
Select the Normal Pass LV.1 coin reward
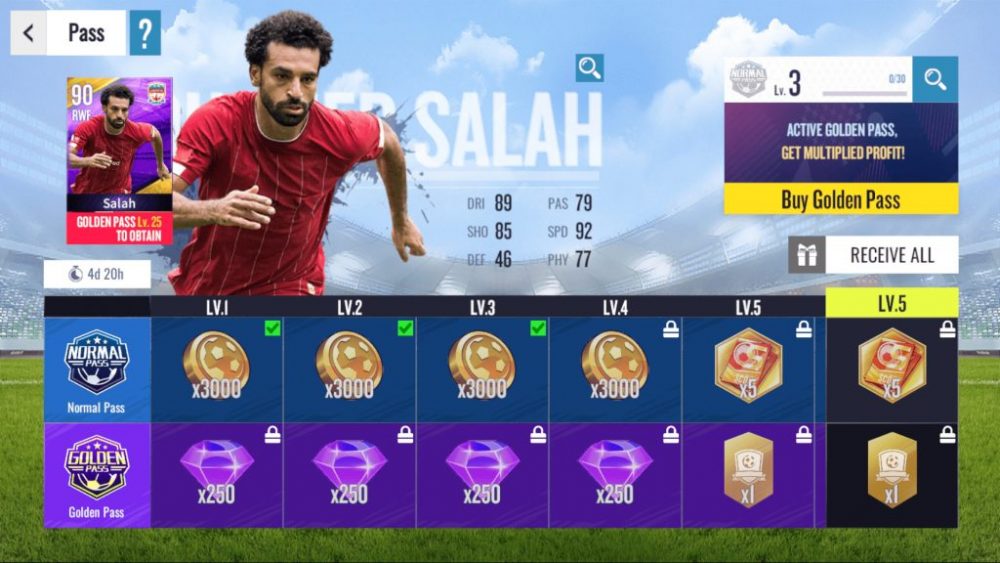pyautogui.click(x=216, y=369)
